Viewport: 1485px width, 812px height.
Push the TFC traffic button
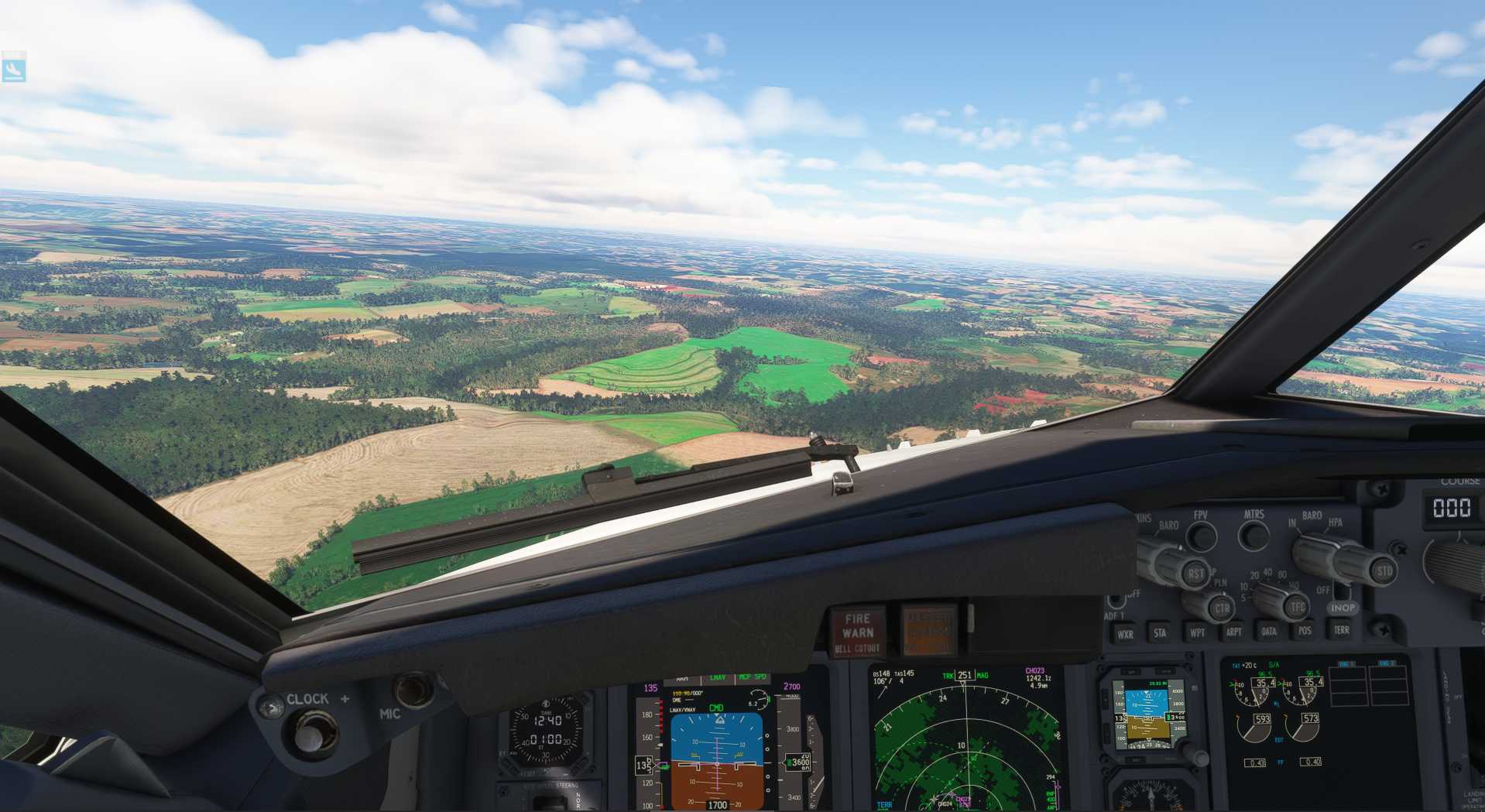[1298, 606]
